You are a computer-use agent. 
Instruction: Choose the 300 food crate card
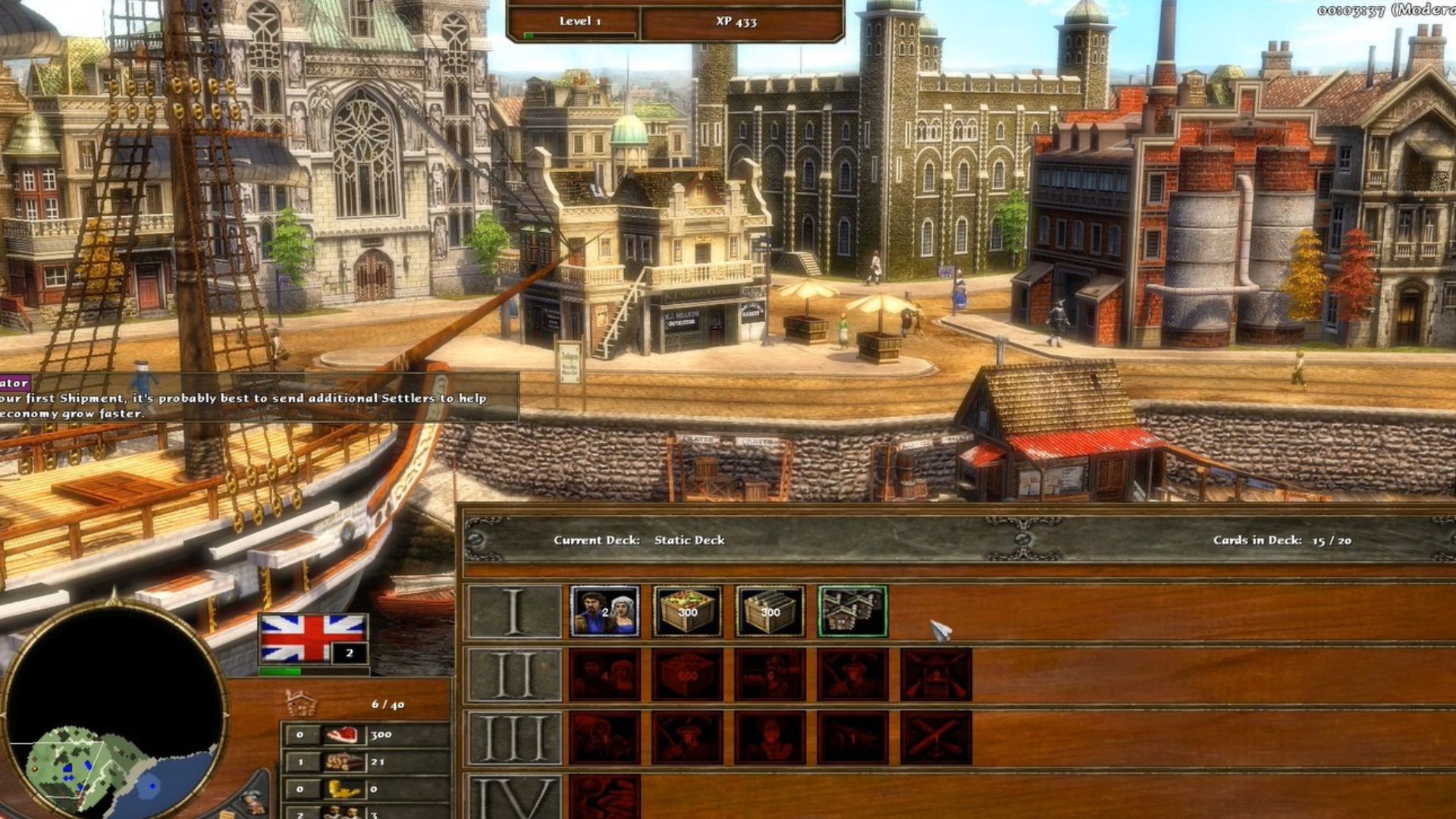pyautogui.click(x=687, y=611)
